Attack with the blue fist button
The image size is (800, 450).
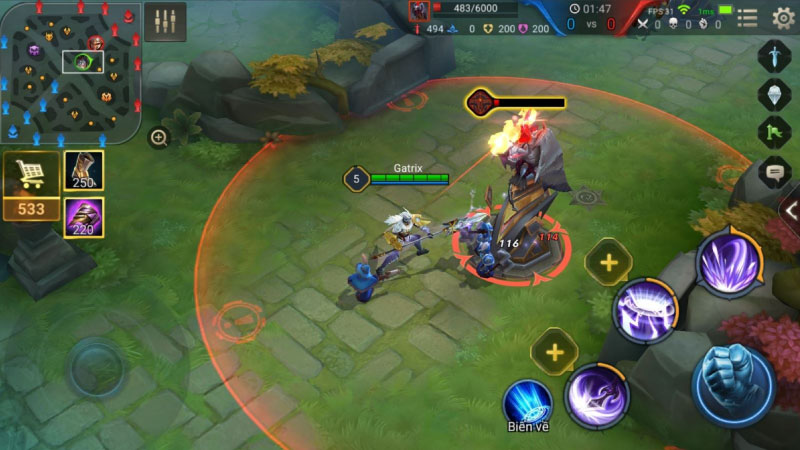(734, 386)
